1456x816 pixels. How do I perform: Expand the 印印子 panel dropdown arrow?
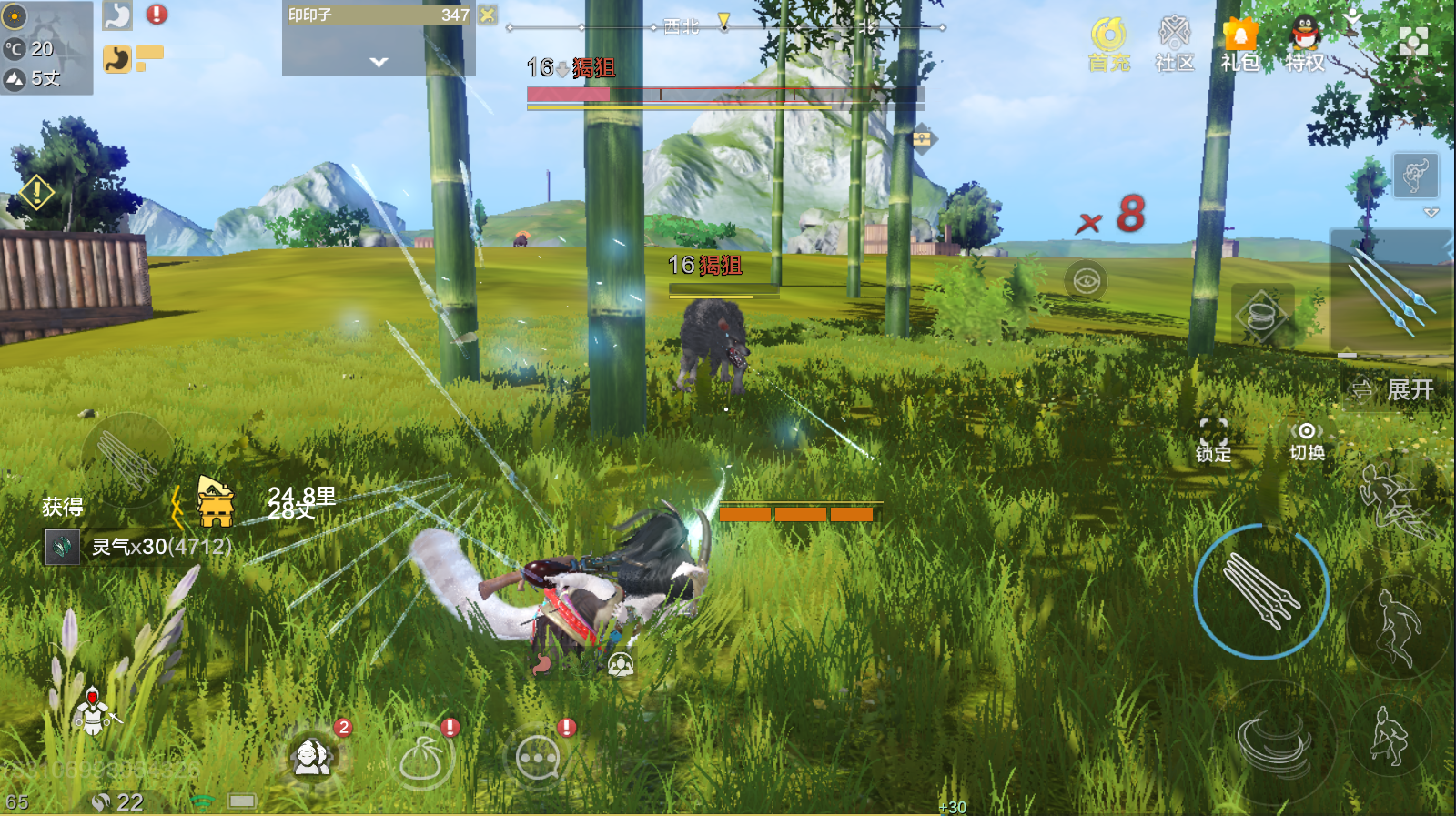click(x=379, y=62)
